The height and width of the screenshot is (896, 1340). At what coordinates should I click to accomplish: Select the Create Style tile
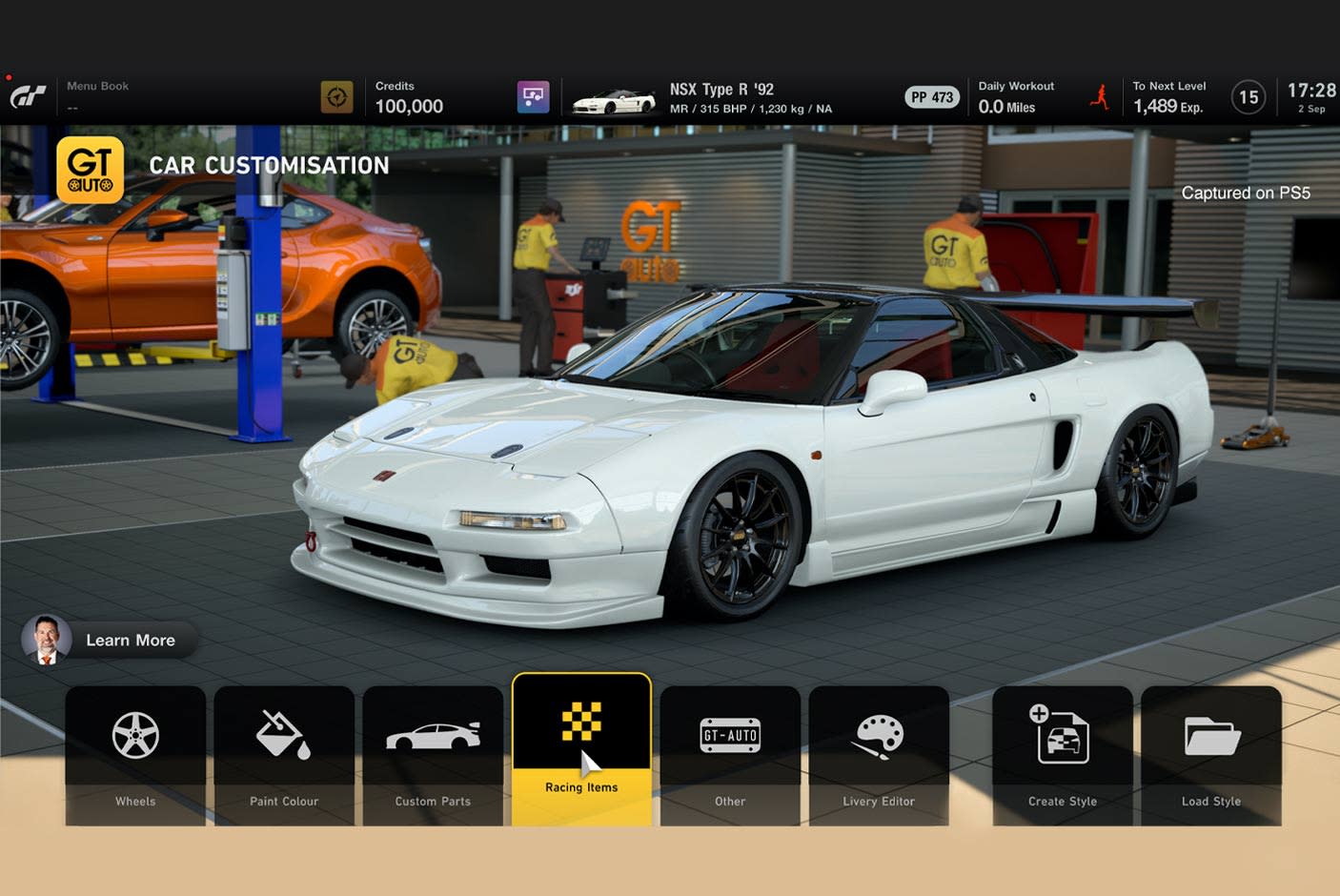(x=1063, y=753)
